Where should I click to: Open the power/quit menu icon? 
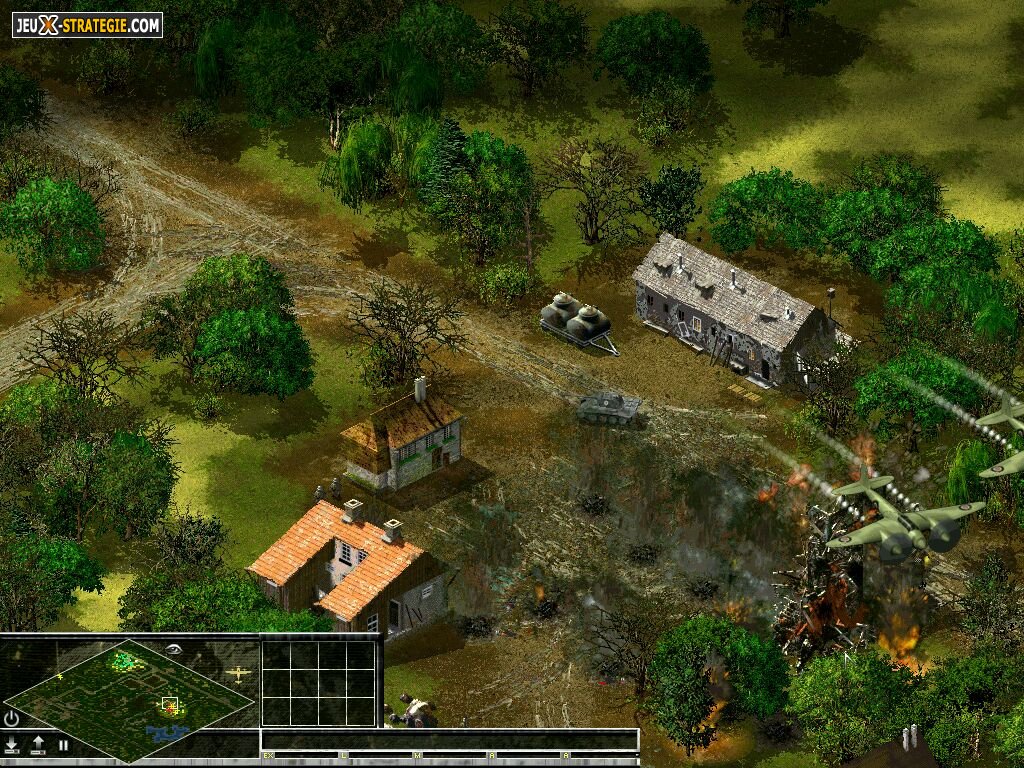[x=12, y=719]
